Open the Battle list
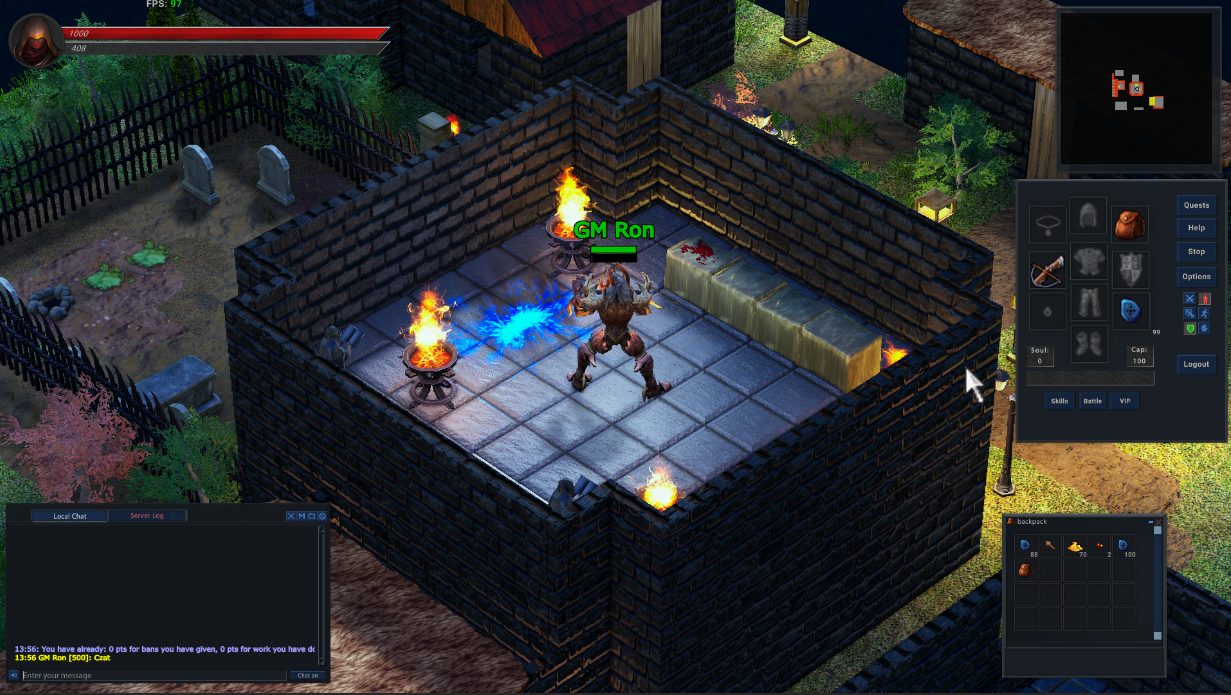This screenshot has width=1231, height=695. [1092, 401]
